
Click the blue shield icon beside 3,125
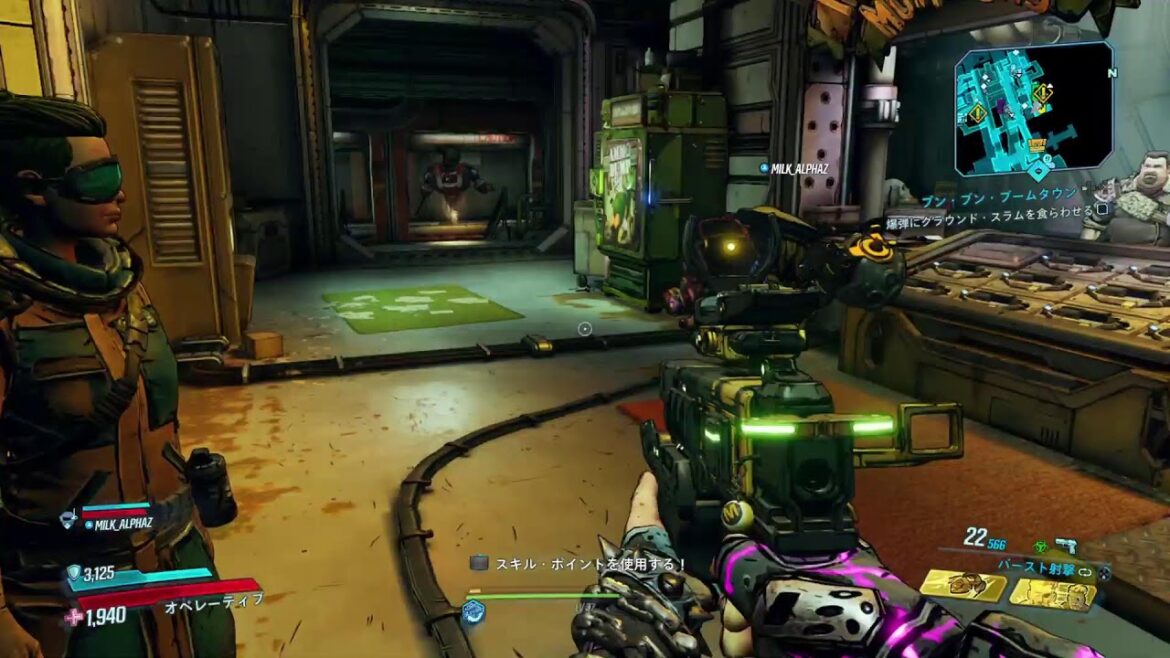point(73,574)
